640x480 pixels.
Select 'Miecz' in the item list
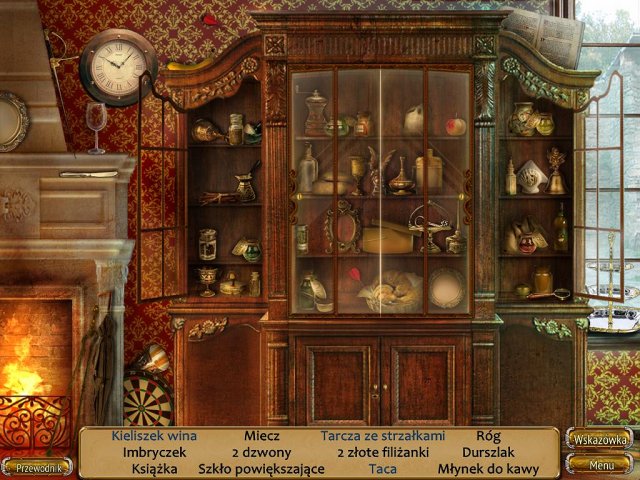coord(261,436)
